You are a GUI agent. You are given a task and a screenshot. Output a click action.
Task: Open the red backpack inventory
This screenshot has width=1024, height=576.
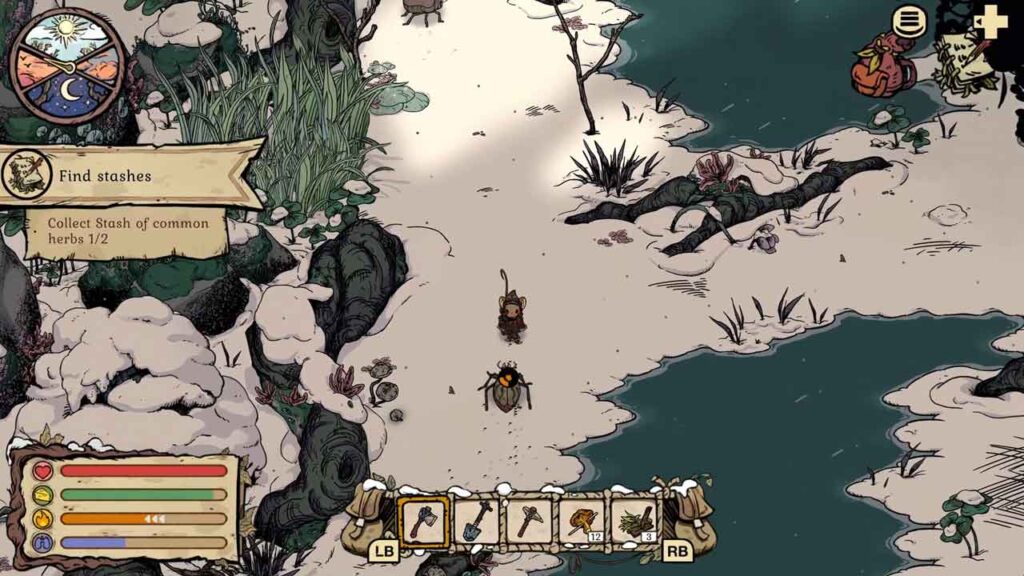(x=882, y=67)
